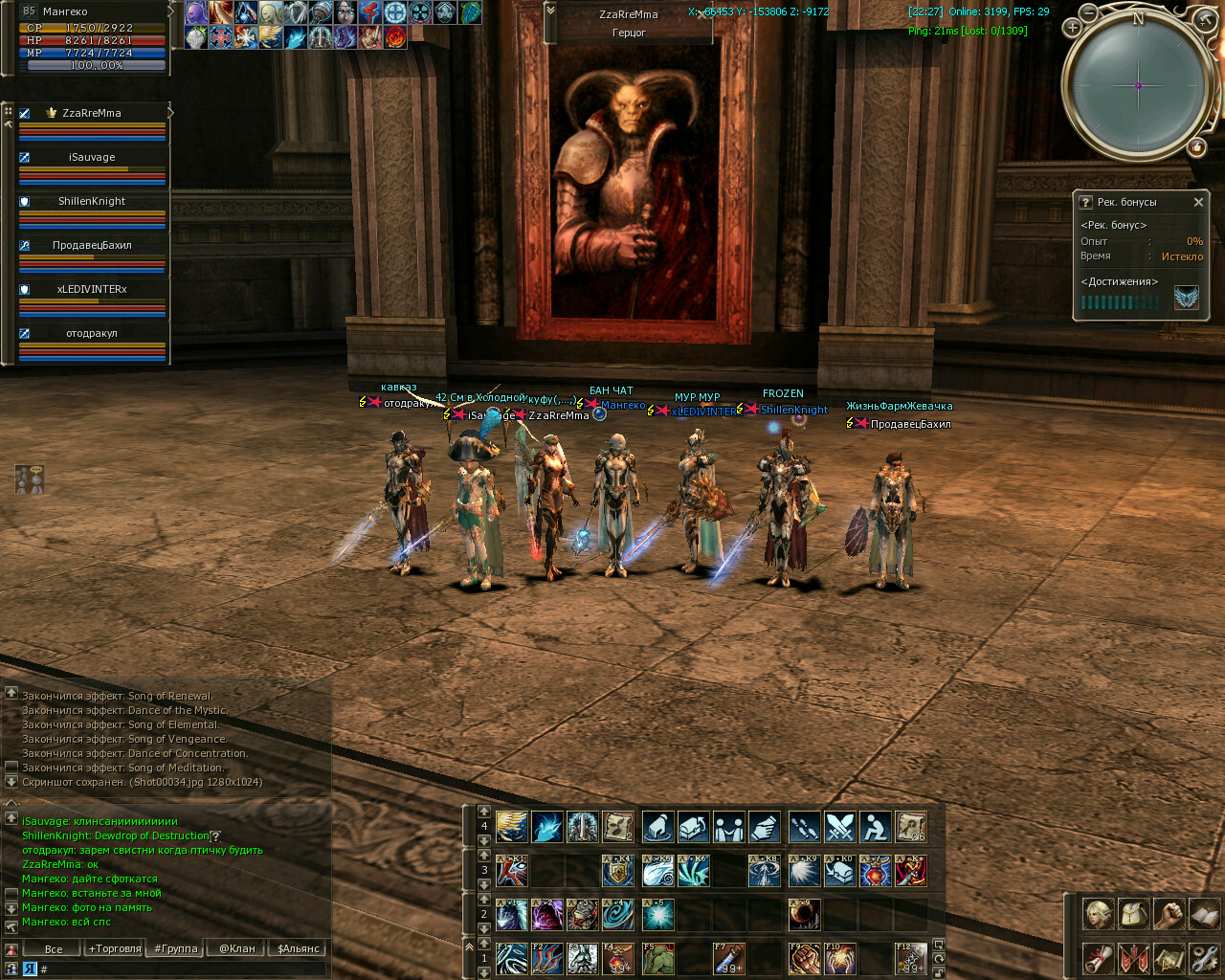This screenshot has height=980, width=1225.
Task: Open the clan banners menu
Action: [x=1133, y=957]
